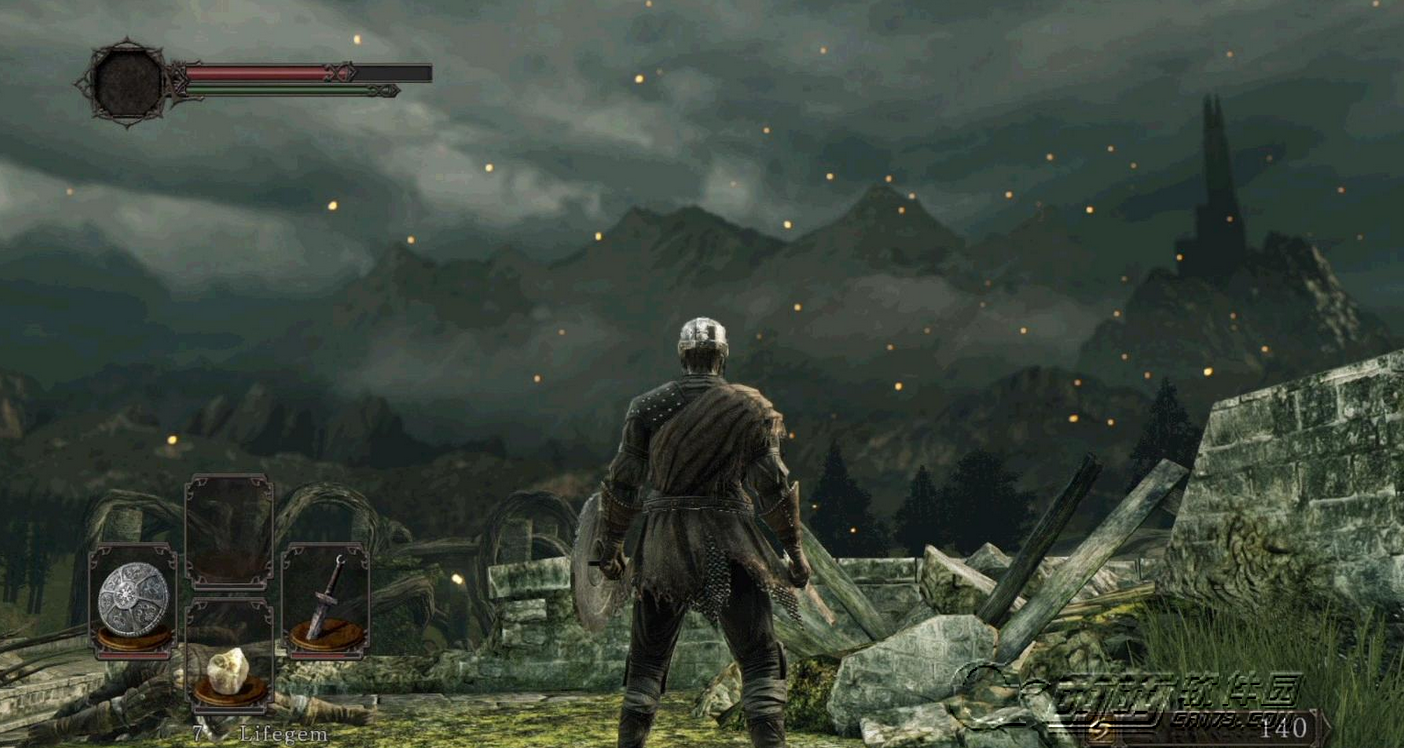The height and width of the screenshot is (748, 1404).
Task: Select the dagger weapon slot
Action: click(325, 599)
